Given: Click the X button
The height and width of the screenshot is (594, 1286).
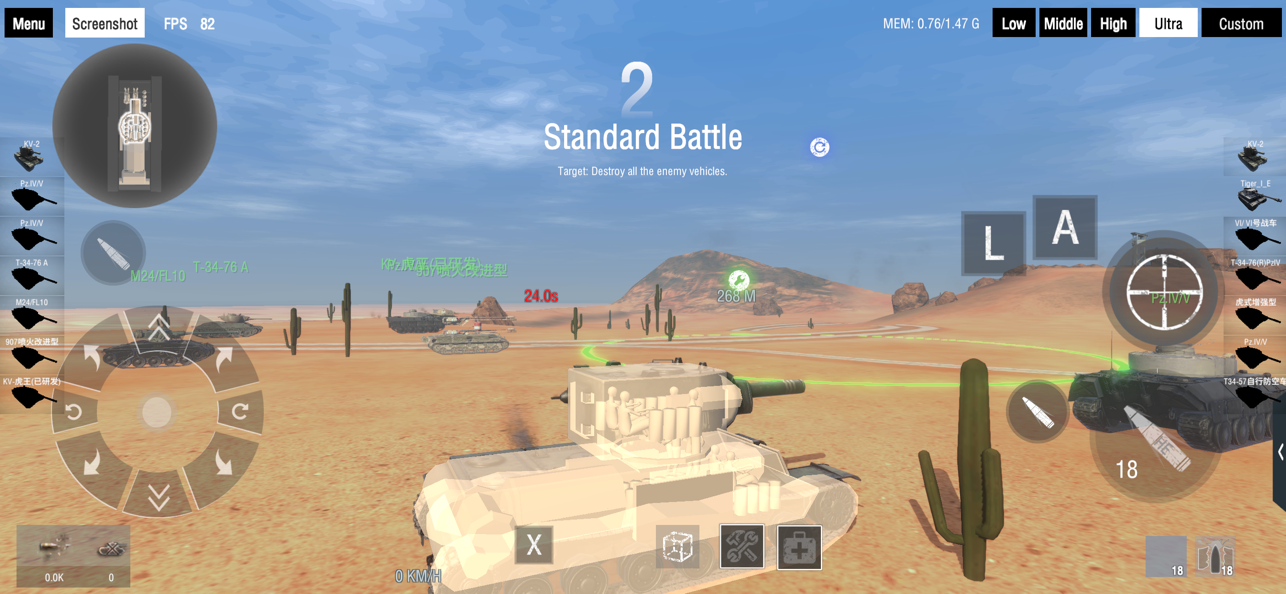Looking at the screenshot, I should tap(534, 545).
